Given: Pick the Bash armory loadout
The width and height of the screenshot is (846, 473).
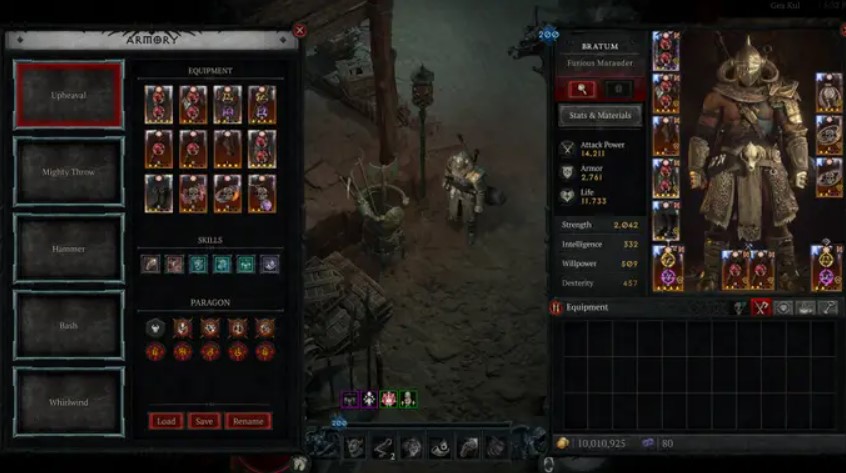Looking at the screenshot, I should [68, 325].
